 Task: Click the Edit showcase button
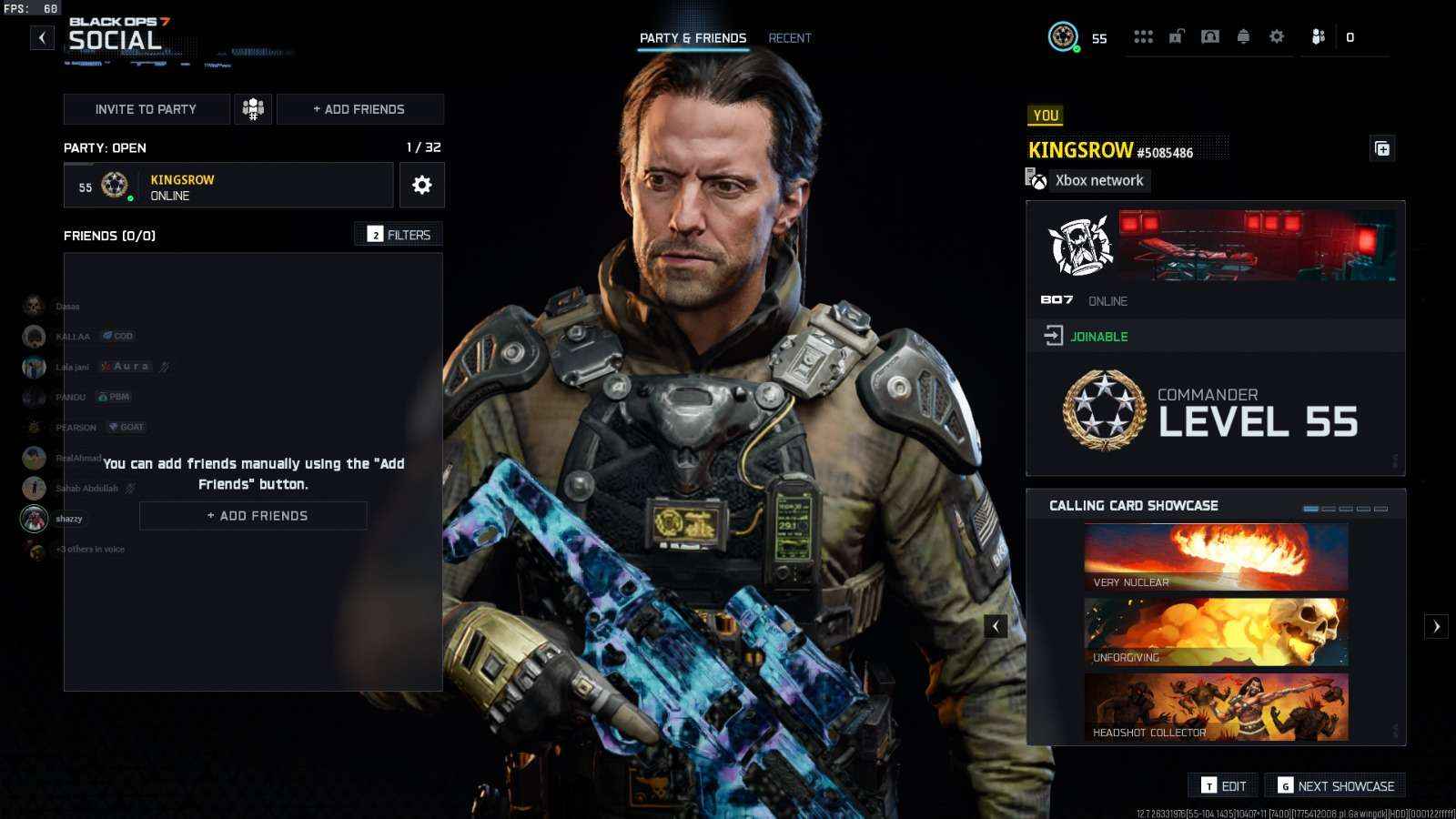[1224, 786]
